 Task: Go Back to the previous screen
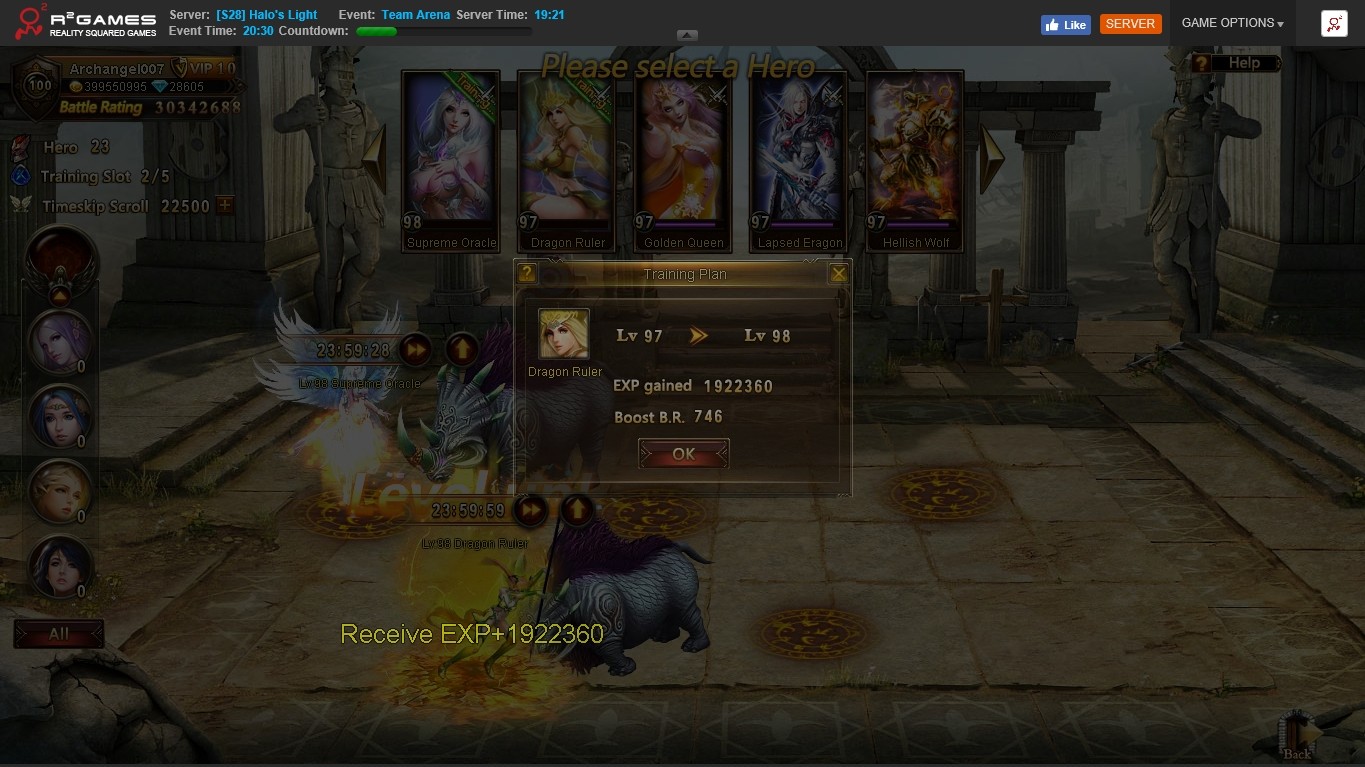click(1297, 738)
